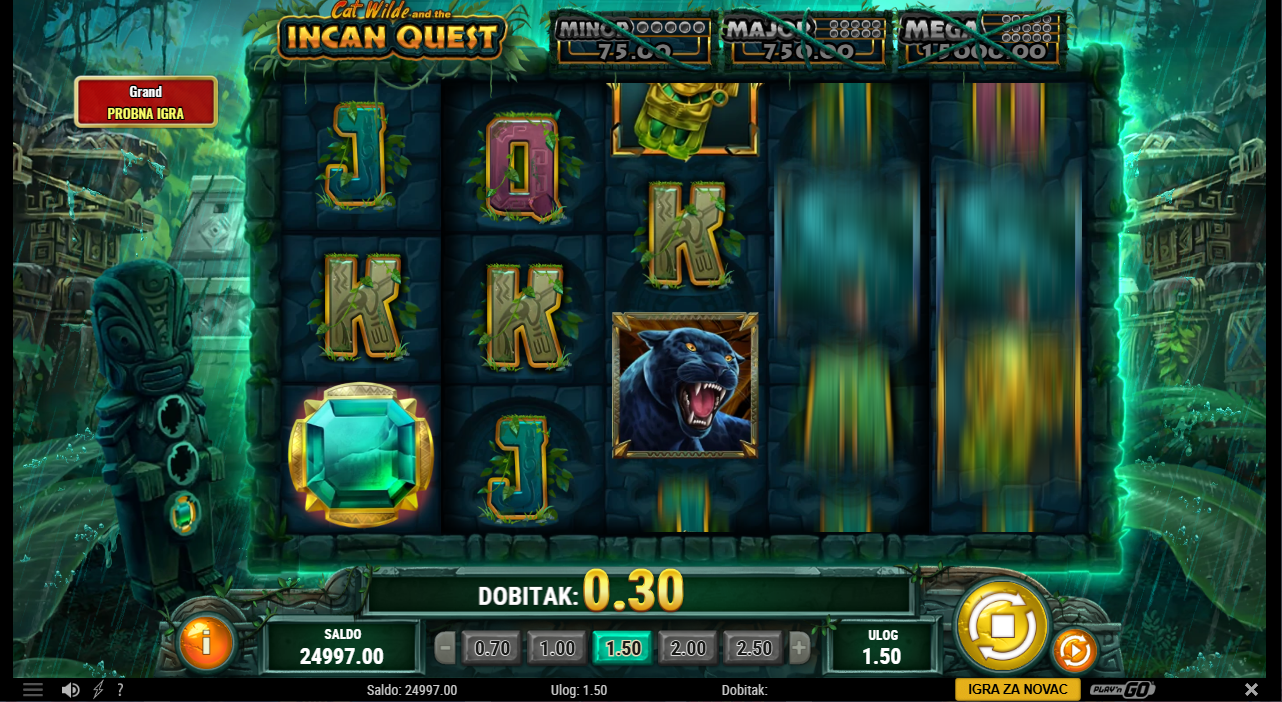Decrease bet with the minus button
The image size is (1282, 702).
[445, 648]
